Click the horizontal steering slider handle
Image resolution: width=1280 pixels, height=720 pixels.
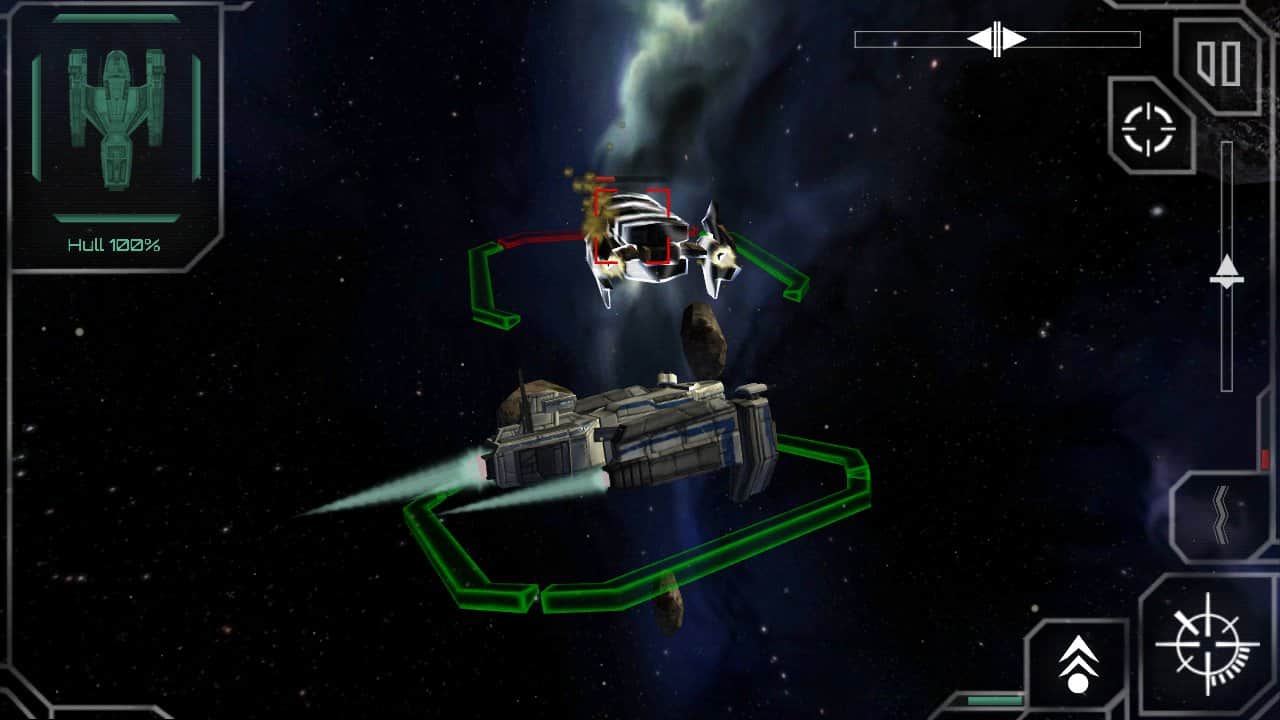997,39
